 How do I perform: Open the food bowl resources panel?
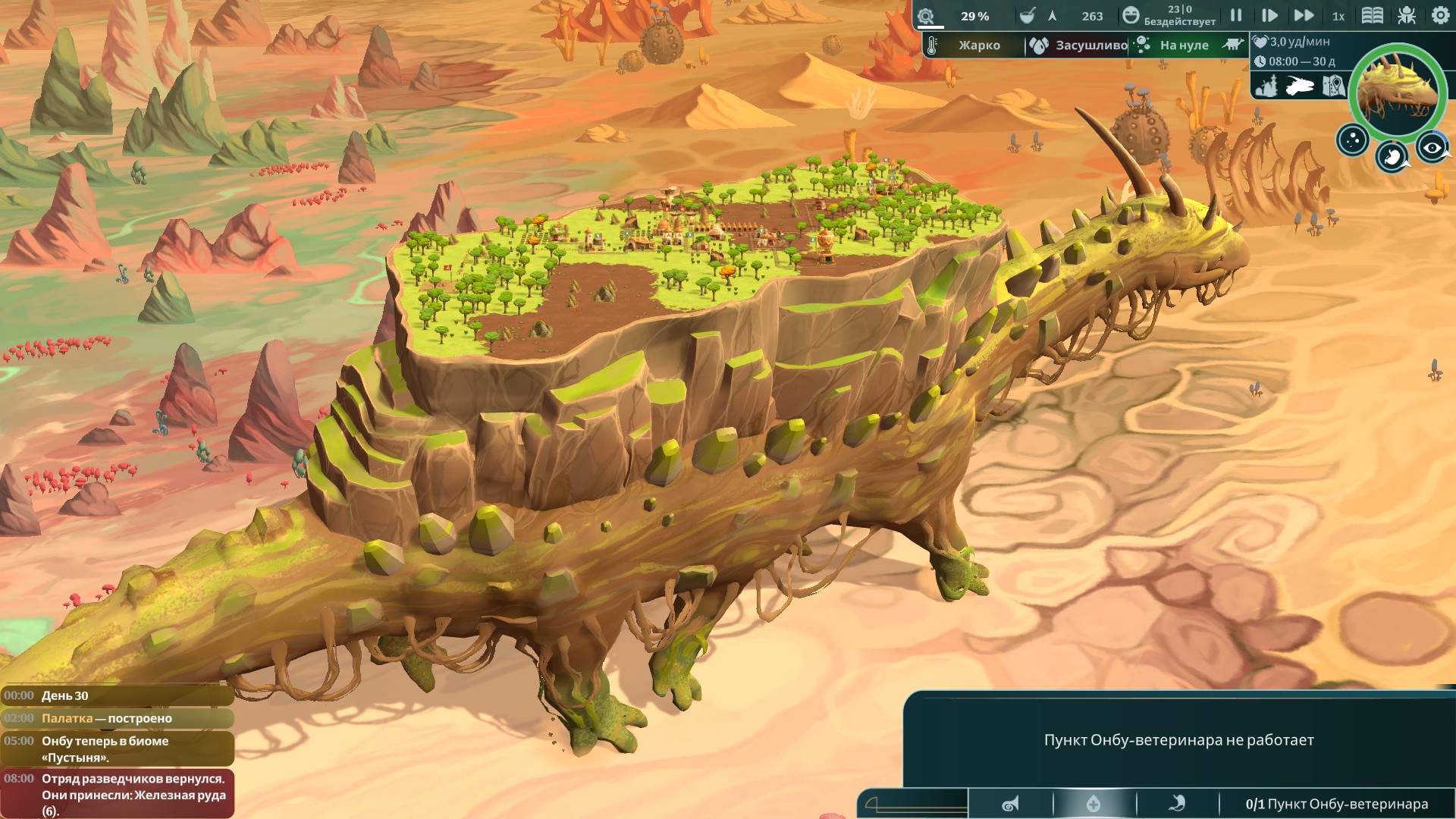point(1028,16)
